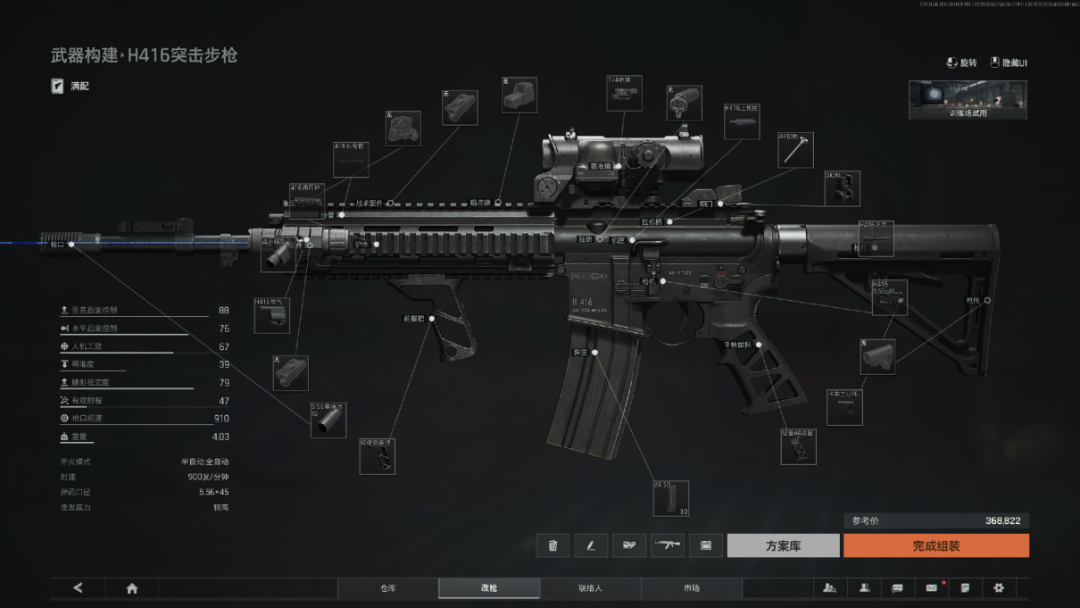Screen dimensions: 1080x608
Task: Switch to the 联络人 contacts tab
Action: 590,588
